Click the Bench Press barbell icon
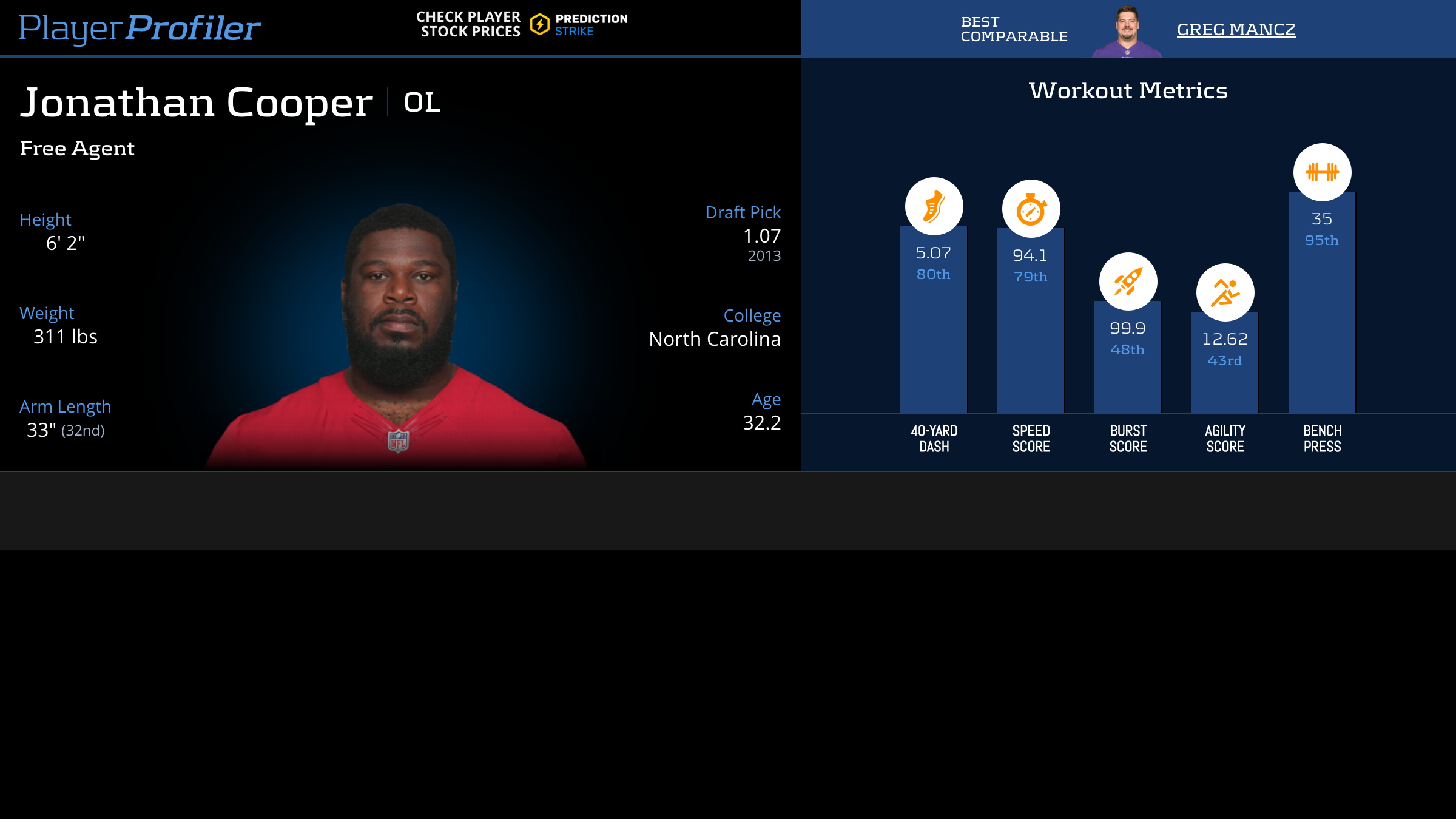This screenshot has height=819, width=1456. point(1322,172)
